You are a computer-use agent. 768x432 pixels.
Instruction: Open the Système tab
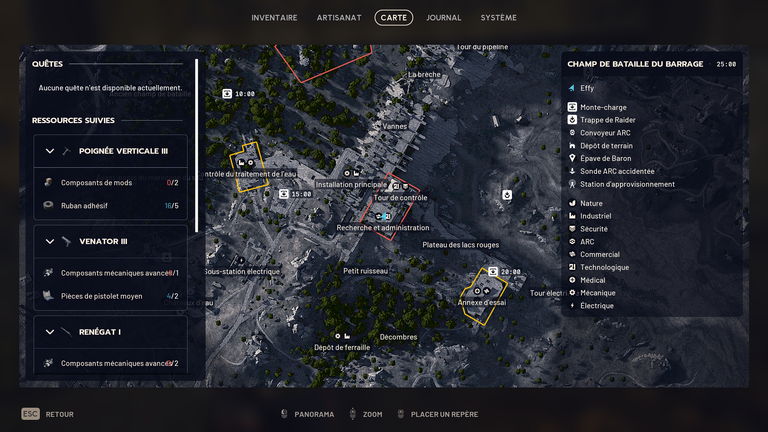pyautogui.click(x=499, y=18)
